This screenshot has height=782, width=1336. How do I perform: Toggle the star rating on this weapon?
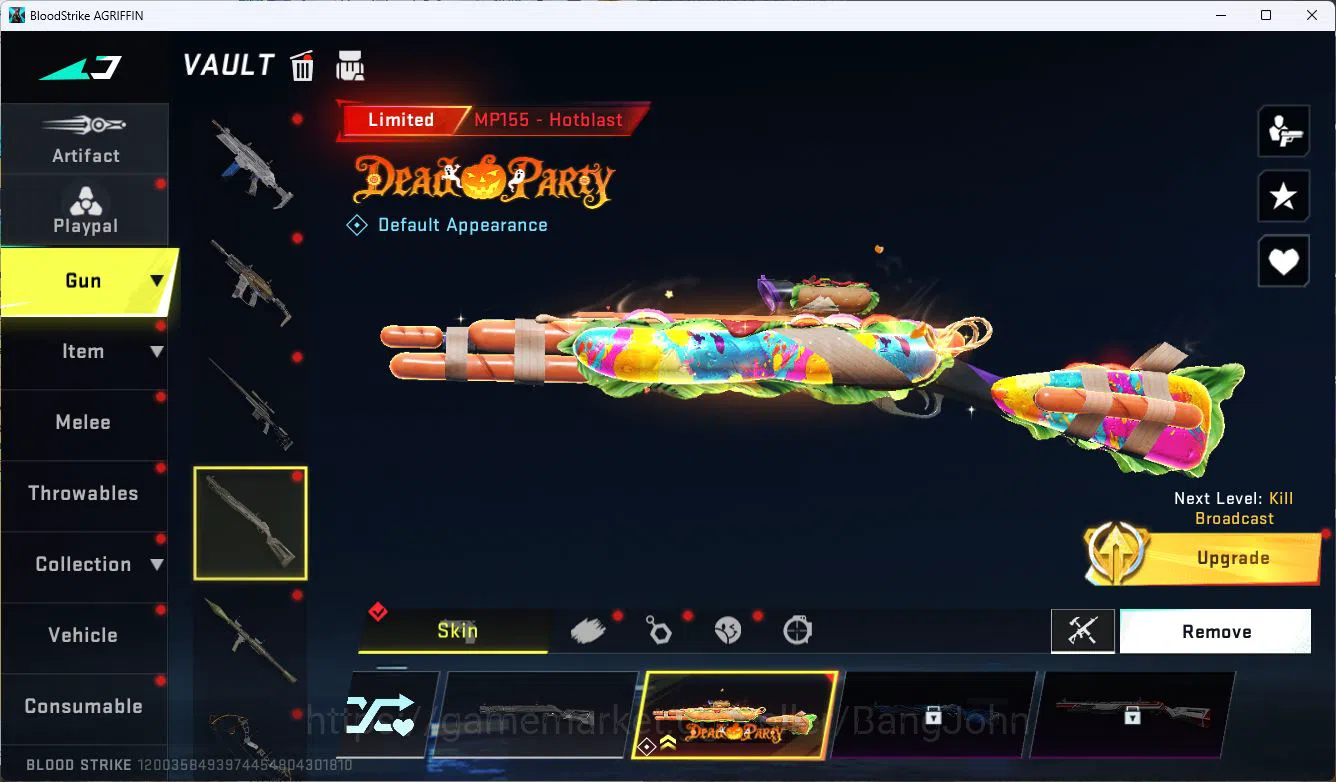pyautogui.click(x=1283, y=196)
